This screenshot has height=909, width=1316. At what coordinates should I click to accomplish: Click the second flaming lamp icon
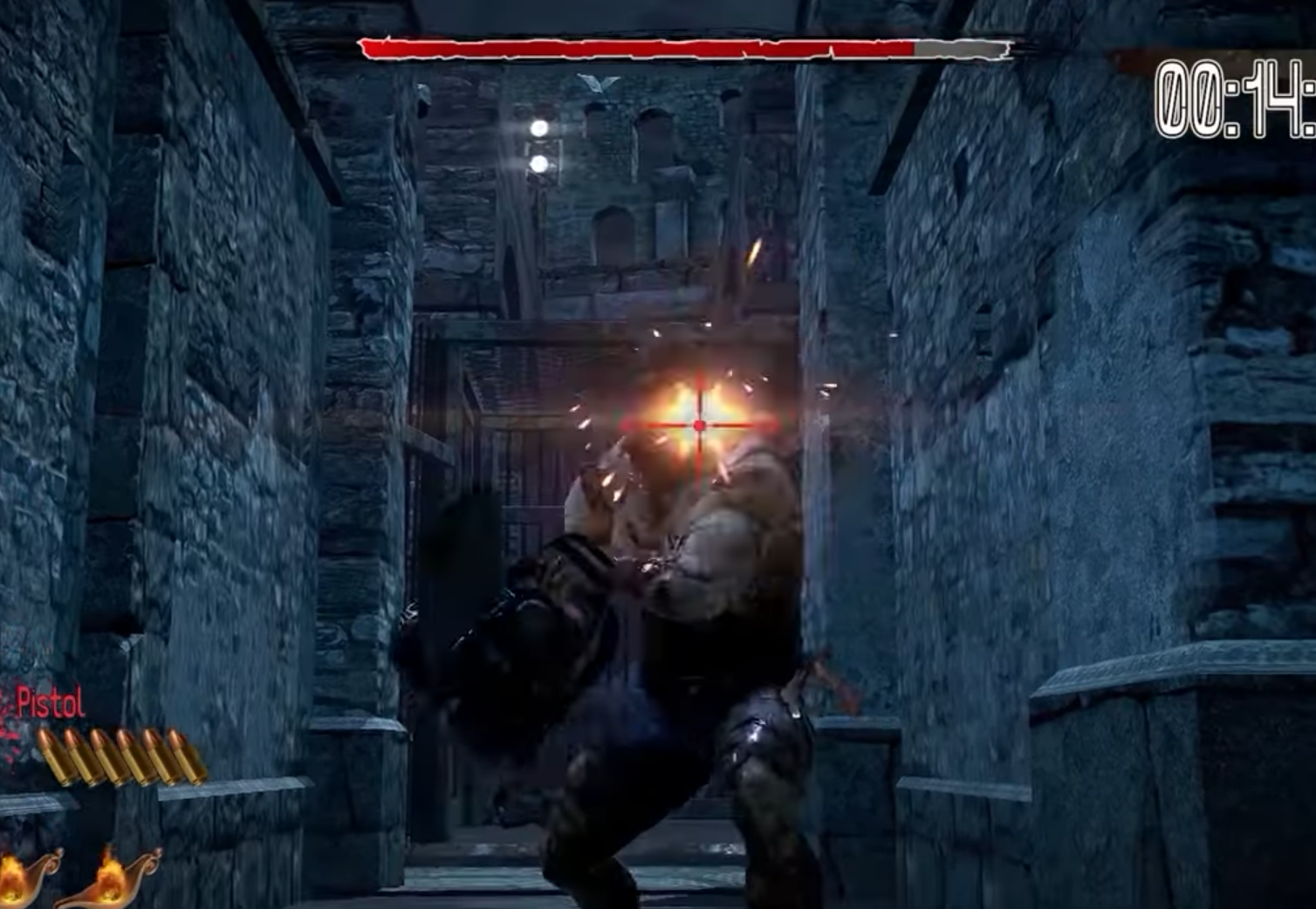click(109, 879)
